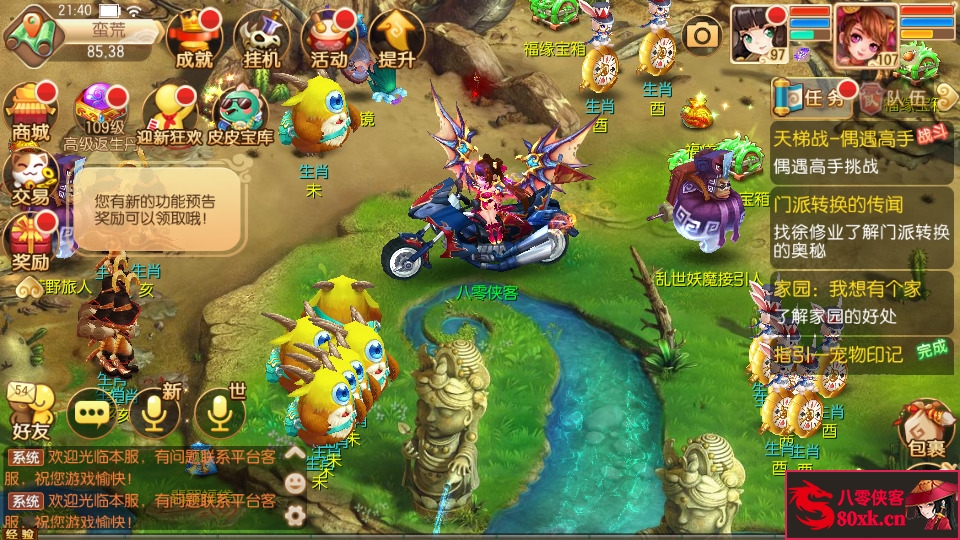The image size is (960, 540).
Task: Open the 皮皮宝库 treasure icon
Action: 240,114
